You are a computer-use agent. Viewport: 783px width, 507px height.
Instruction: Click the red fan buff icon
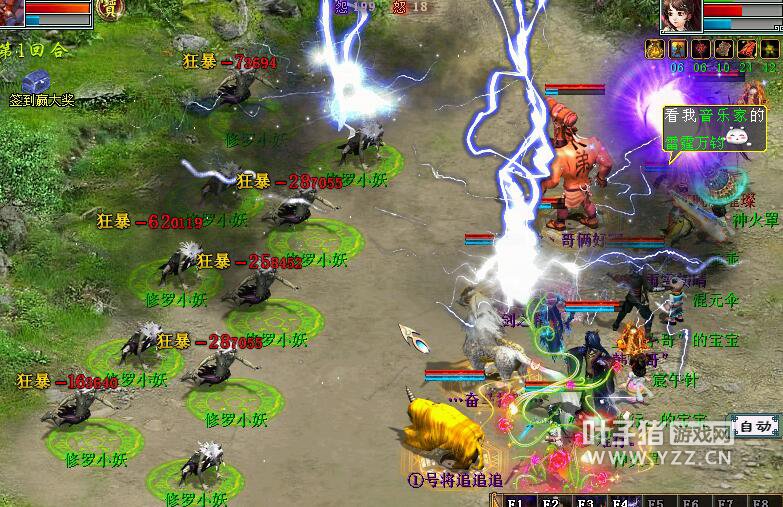click(748, 49)
